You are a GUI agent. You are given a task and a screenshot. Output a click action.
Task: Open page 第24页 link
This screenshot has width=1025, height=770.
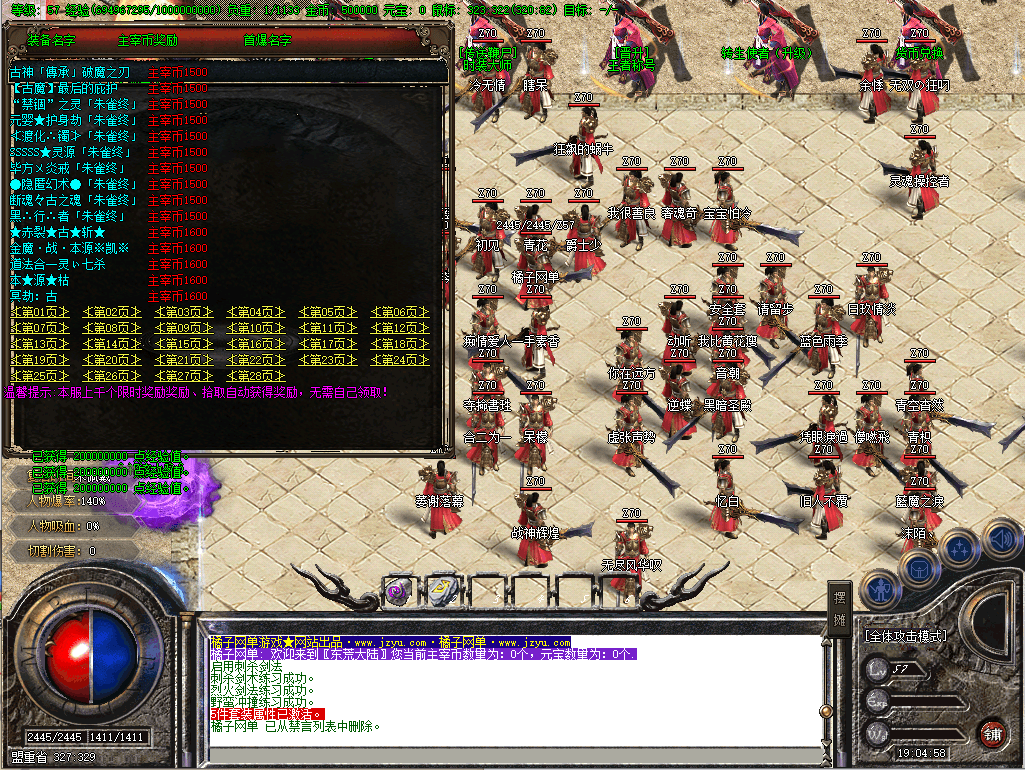point(399,360)
